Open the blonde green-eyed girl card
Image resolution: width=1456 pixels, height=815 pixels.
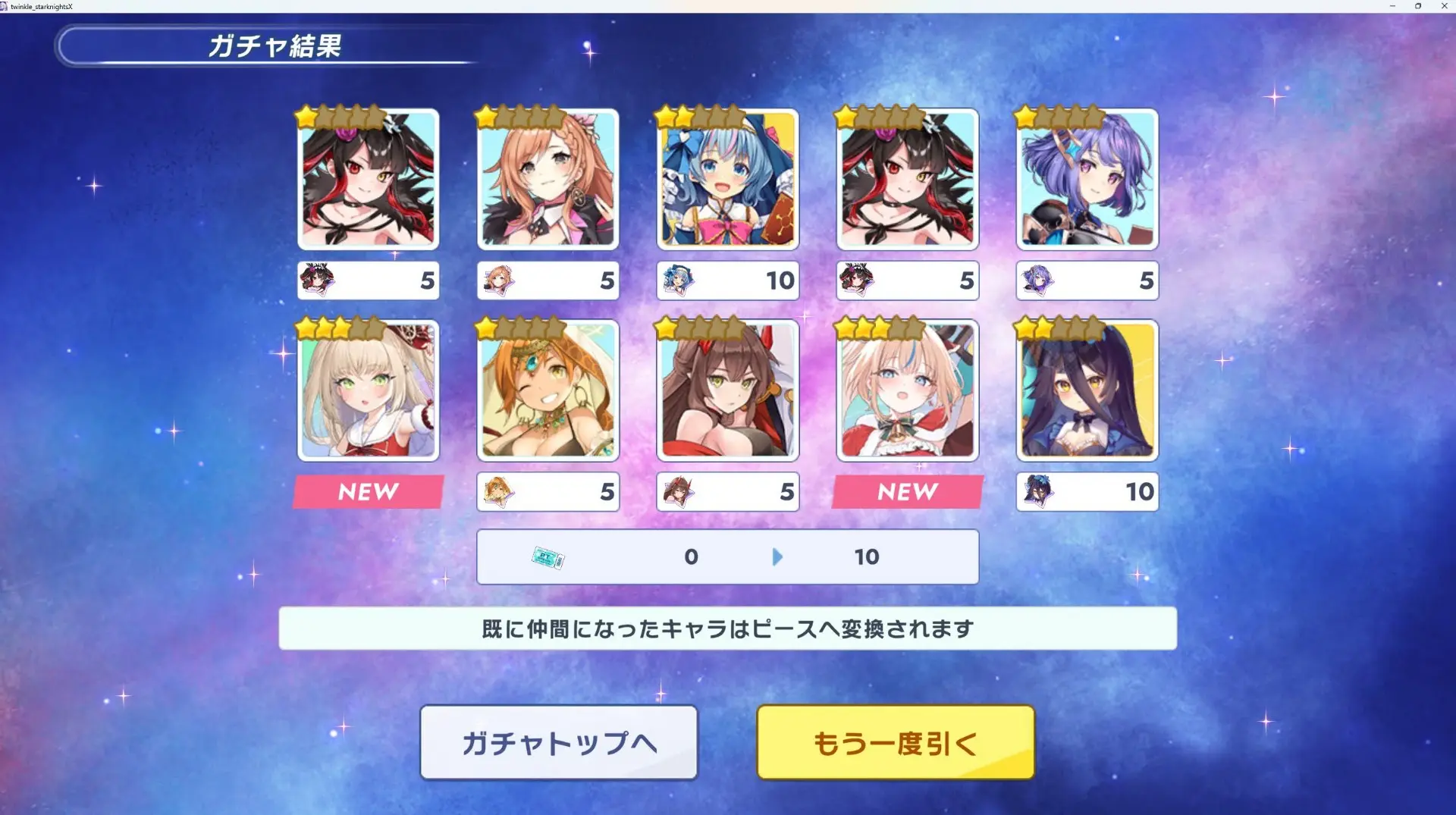pyautogui.click(x=369, y=390)
